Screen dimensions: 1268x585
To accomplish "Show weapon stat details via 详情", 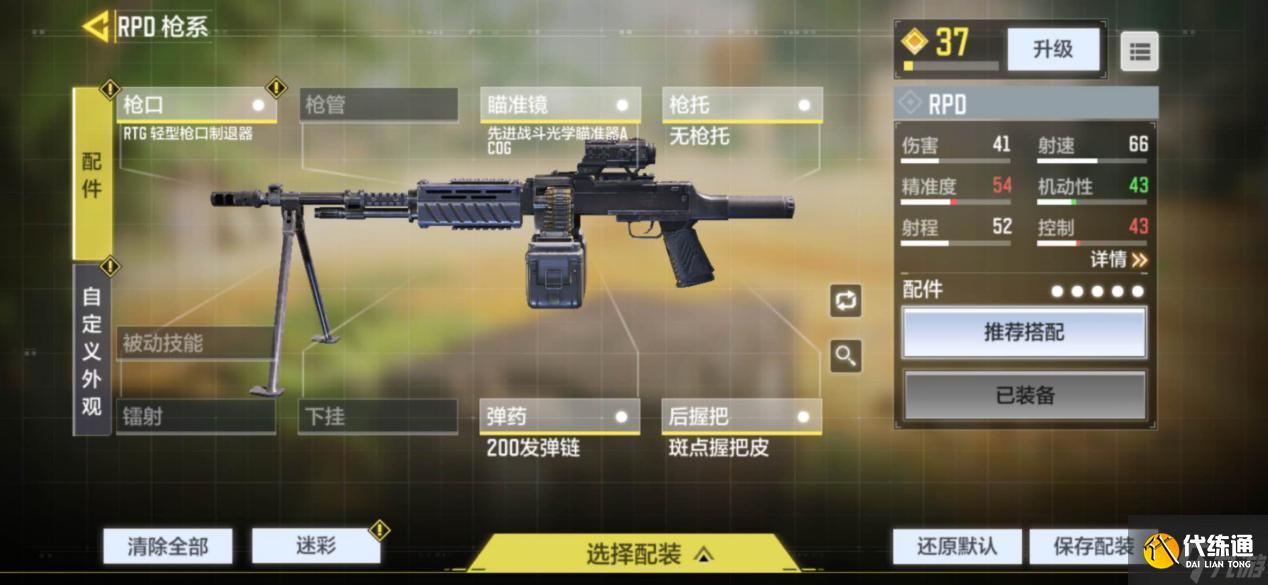I will pyautogui.click(x=1118, y=260).
